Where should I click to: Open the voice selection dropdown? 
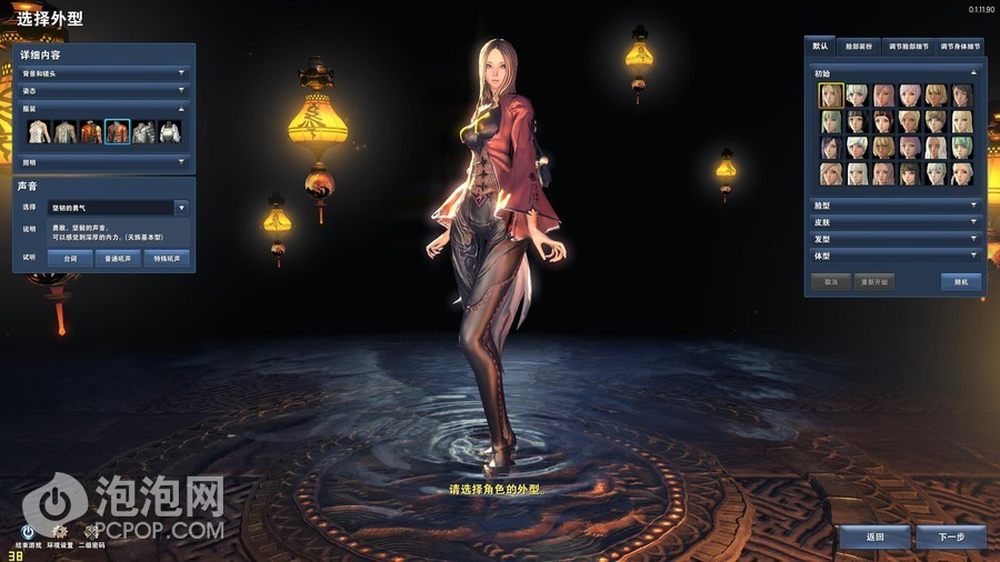(181, 208)
